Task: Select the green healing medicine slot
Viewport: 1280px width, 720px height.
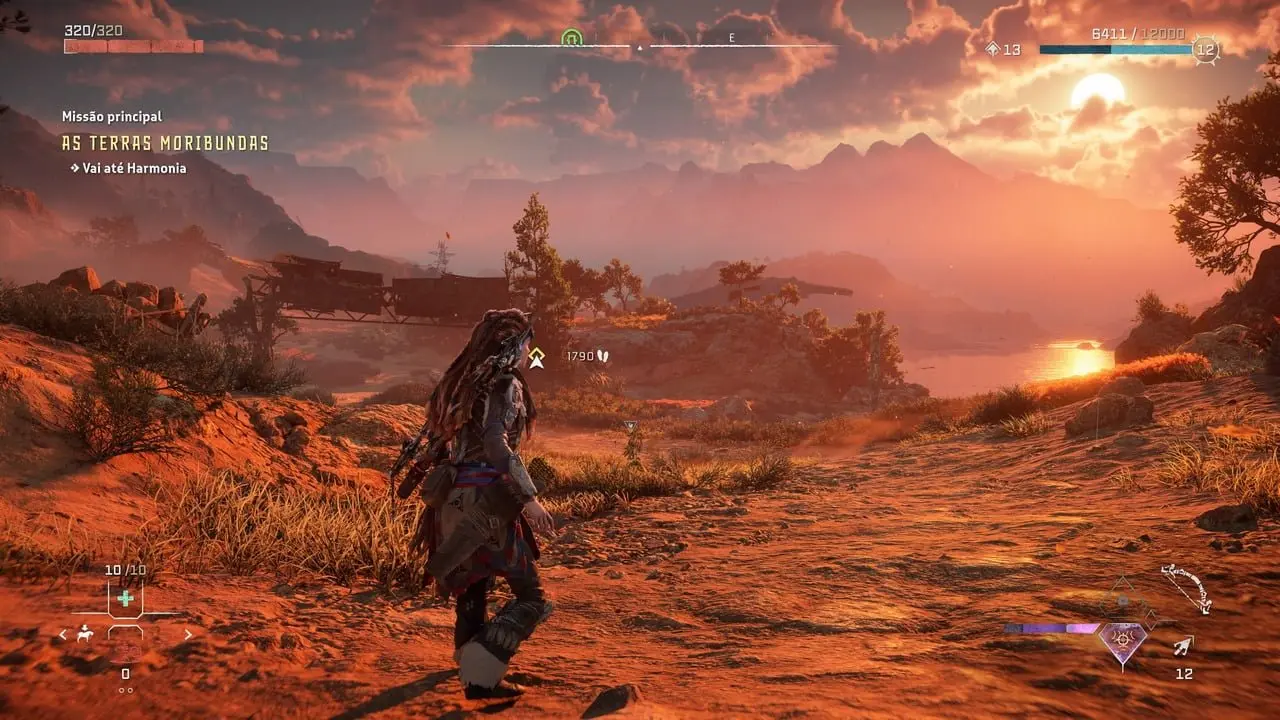Action: (x=125, y=599)
